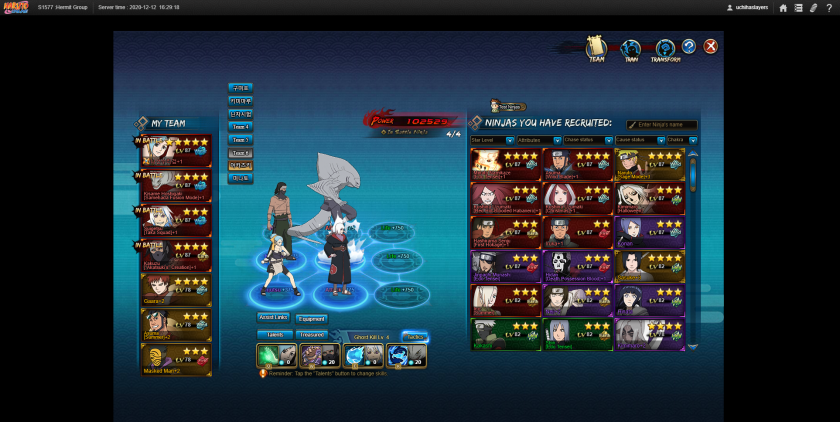Click the recruited ninjas list scrollbar

click(692, 250)
